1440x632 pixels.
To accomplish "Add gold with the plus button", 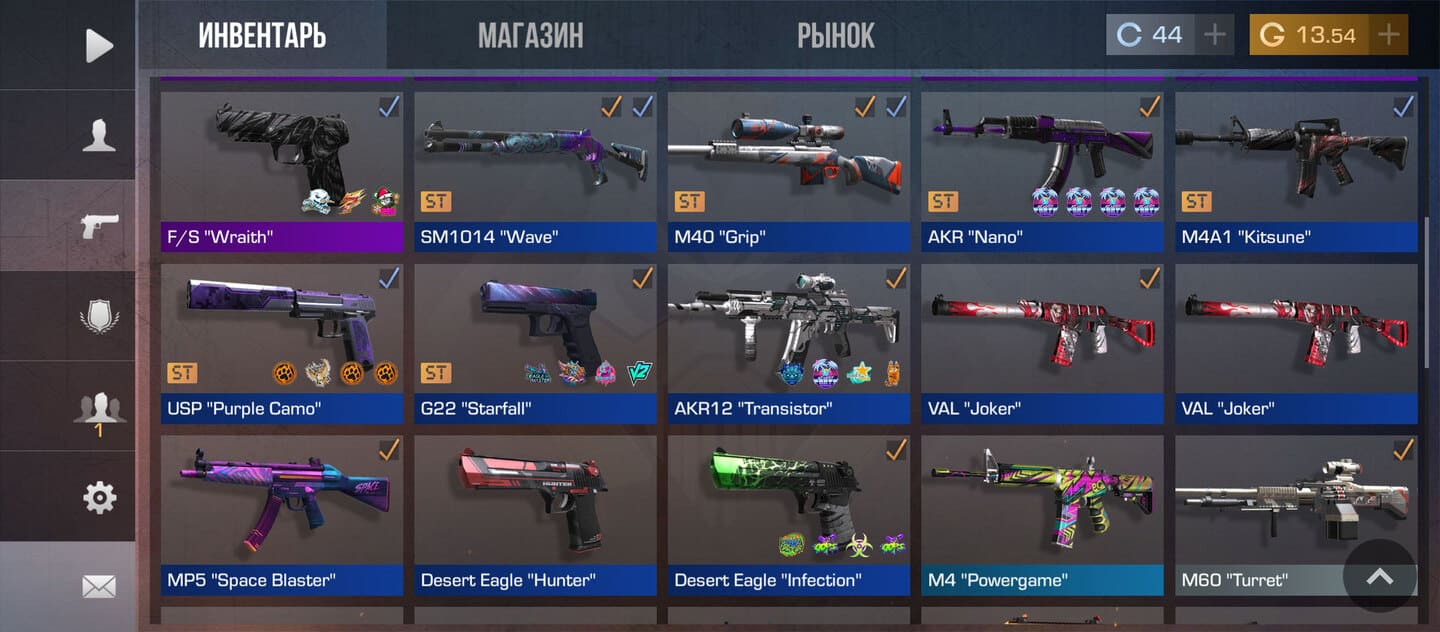I will click(x=1388, y=35).
